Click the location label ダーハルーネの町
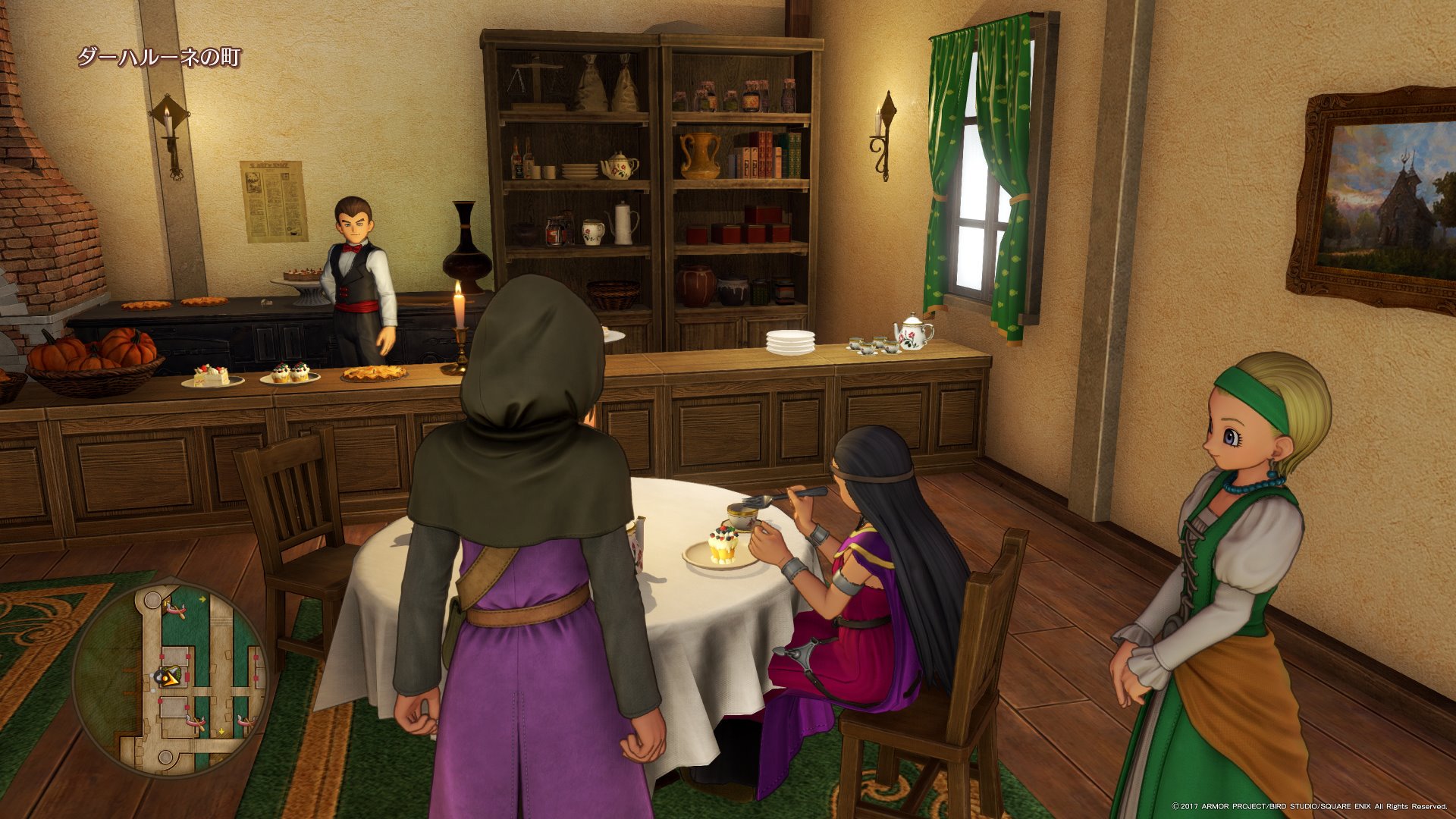 159,57
